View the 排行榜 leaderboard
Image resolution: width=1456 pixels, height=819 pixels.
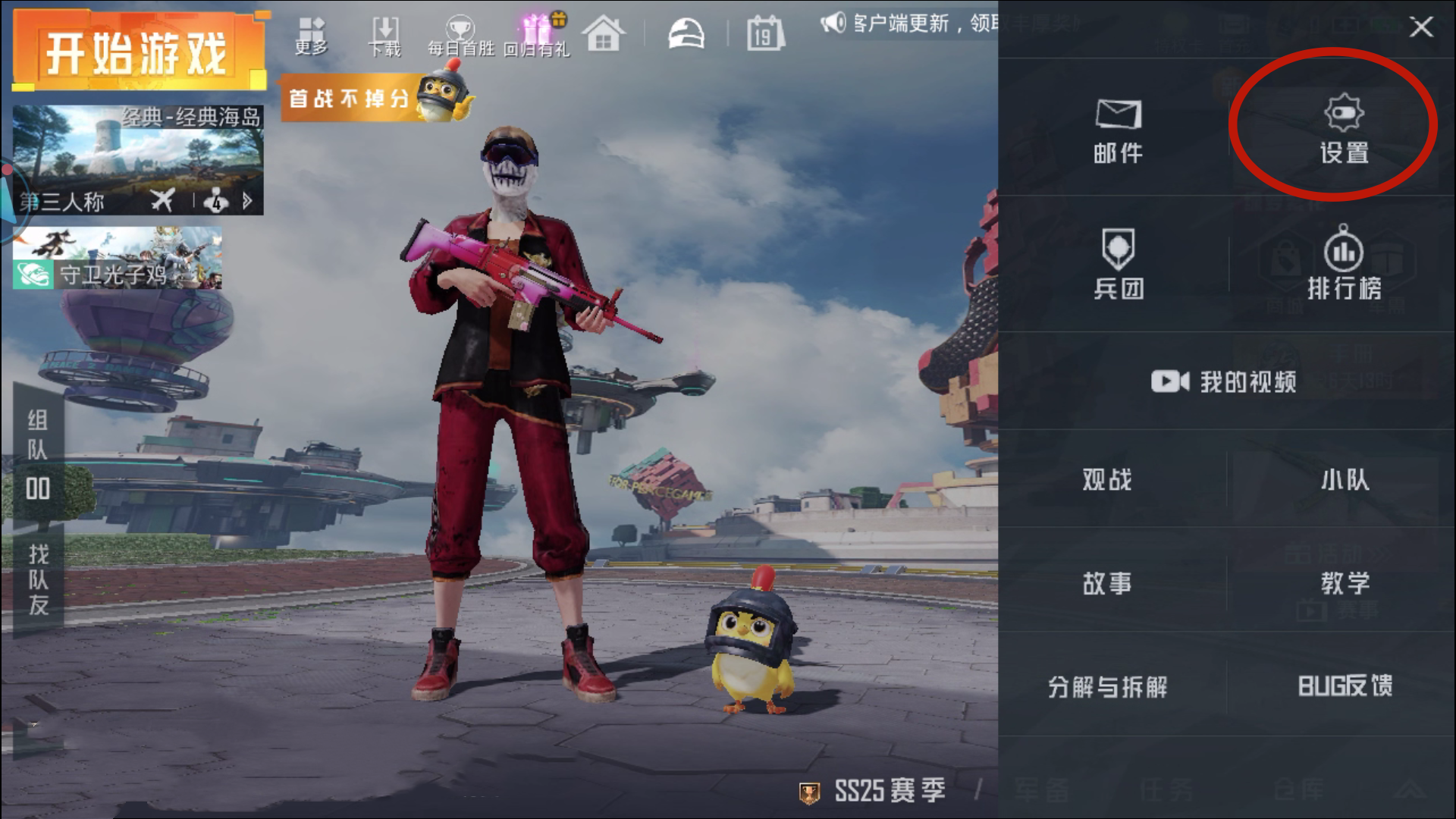(x=1344, y=264)
